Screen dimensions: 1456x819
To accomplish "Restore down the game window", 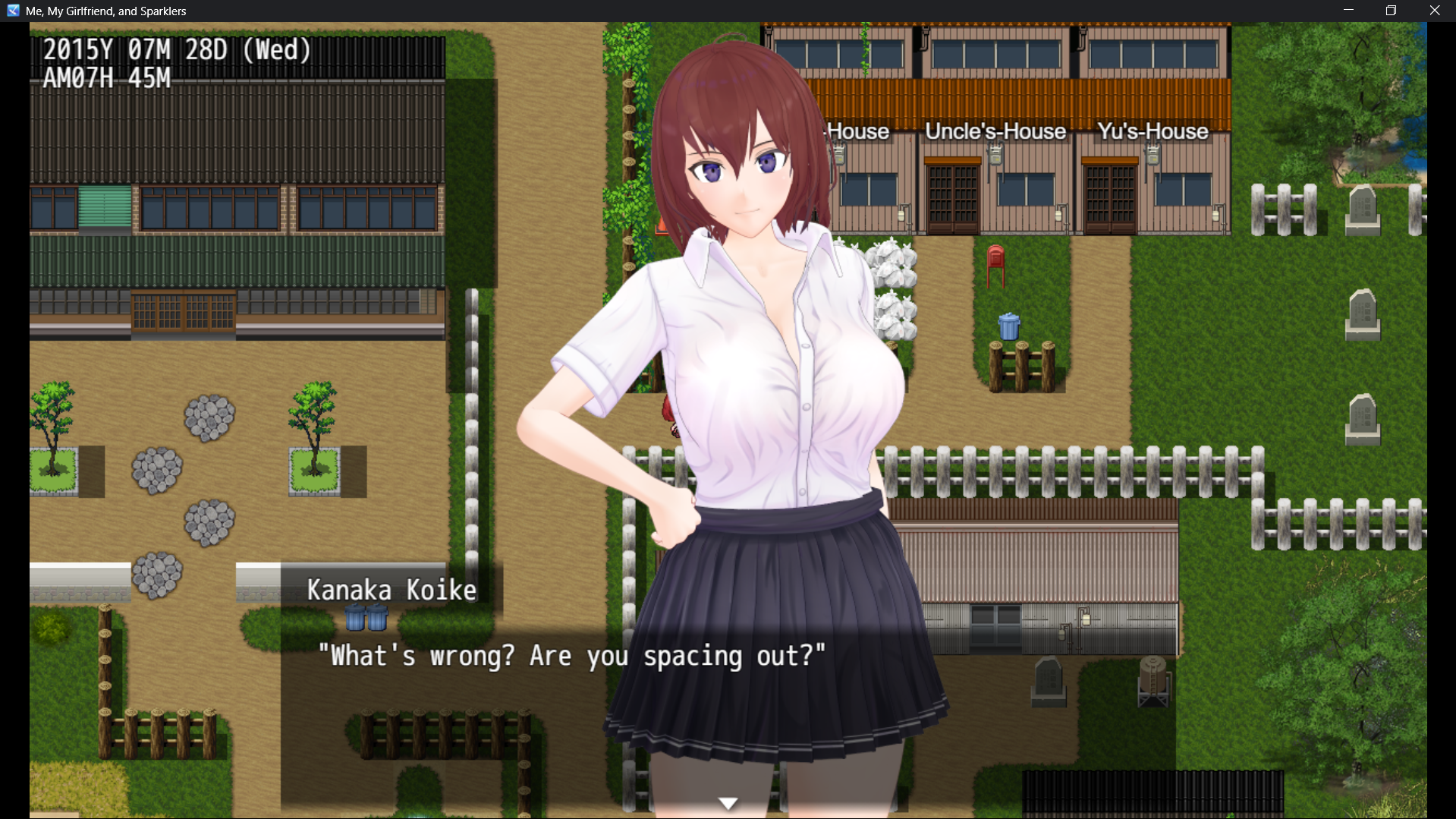I will tap(1391, 11).
